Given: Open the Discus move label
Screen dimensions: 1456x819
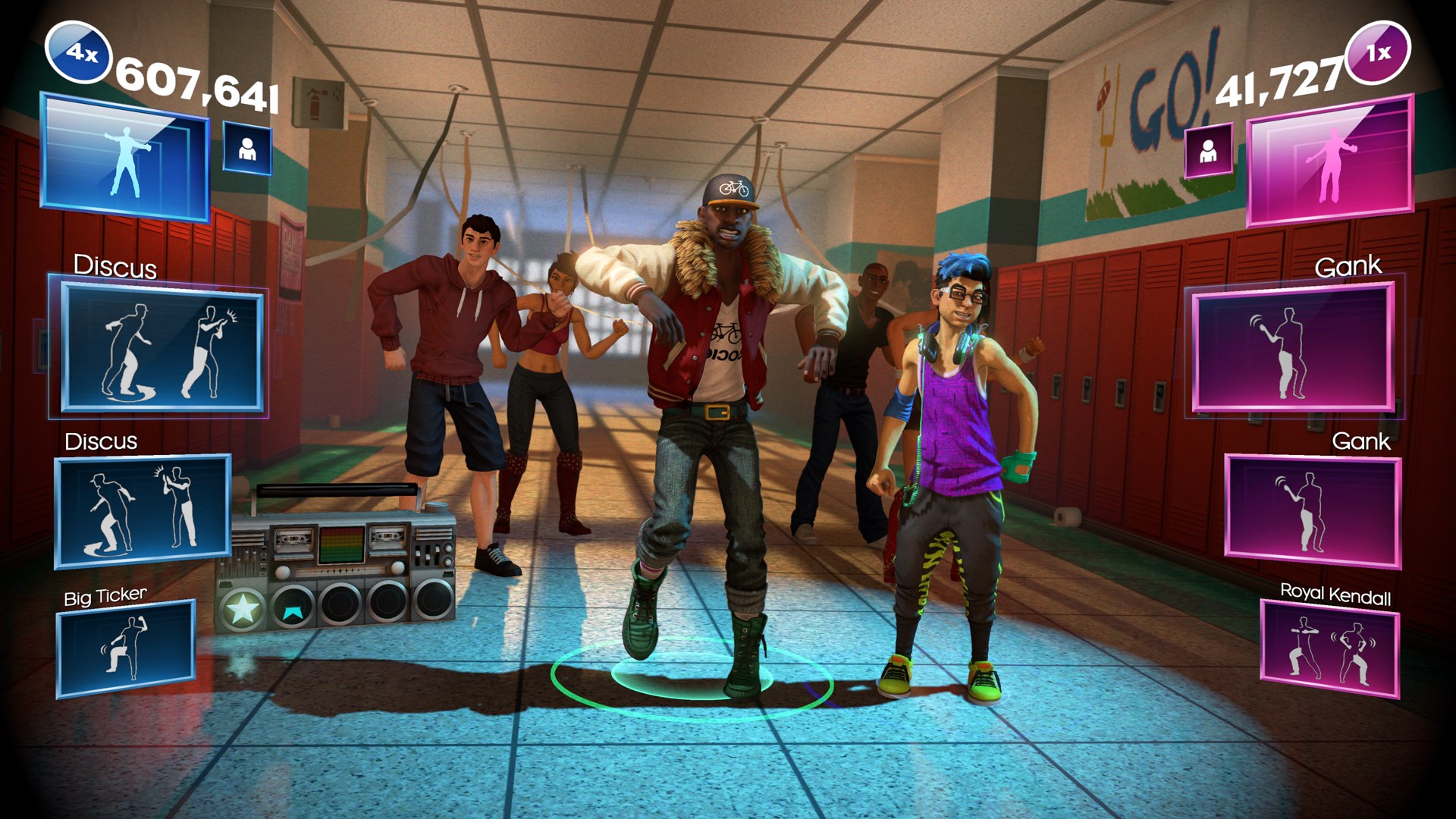Looking at the screenshot, I should click(115, 267).
